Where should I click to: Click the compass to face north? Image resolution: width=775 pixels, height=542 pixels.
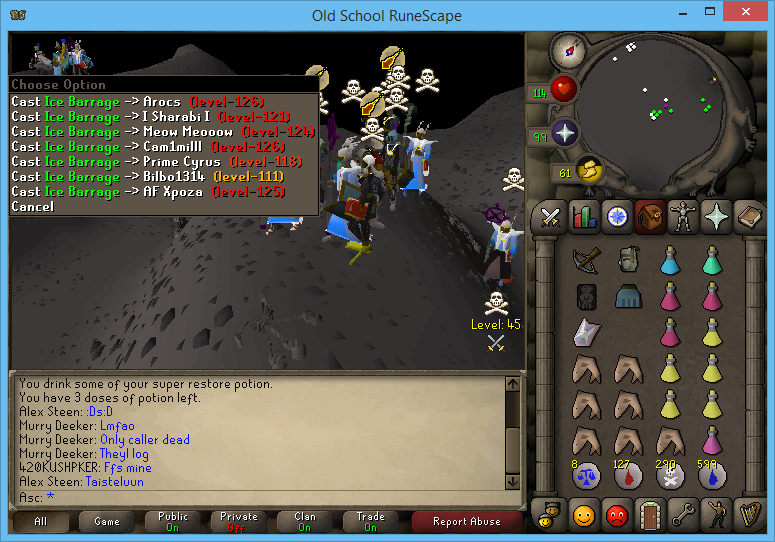[x=569, y=49]
